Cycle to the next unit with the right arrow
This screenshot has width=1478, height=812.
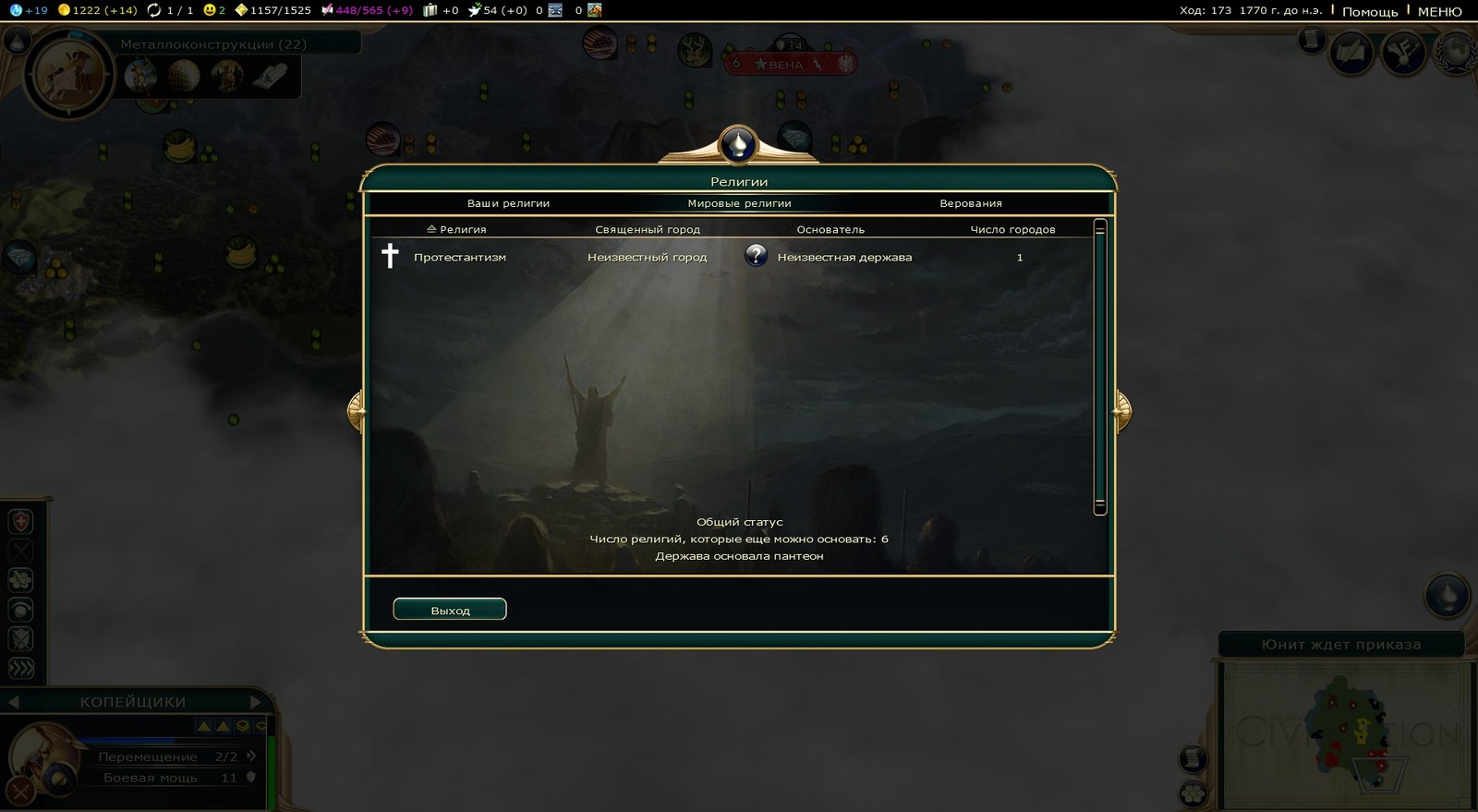[x=256, y=702]
